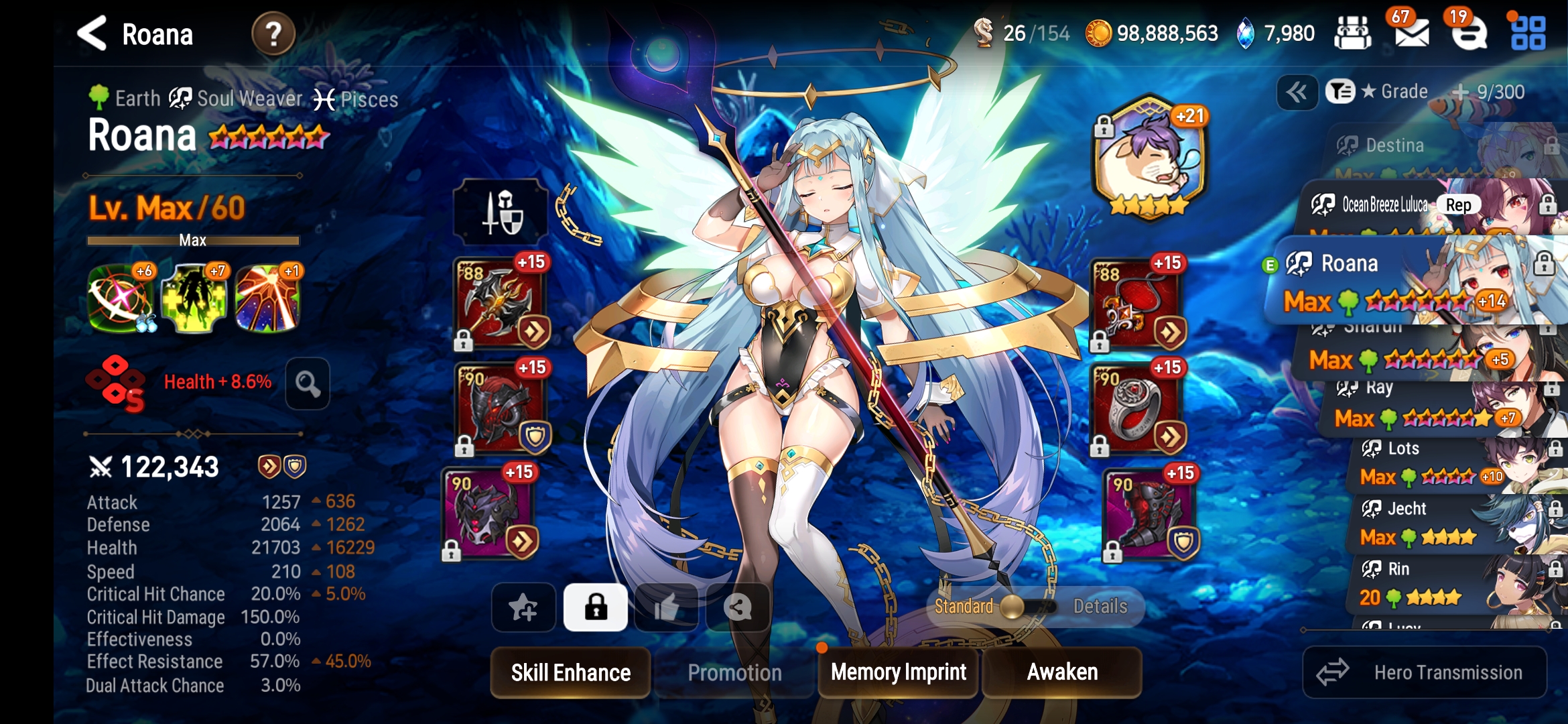1568x724 pixels.
Task: Click the magnifier icon next to Health +8.6%
Action: click(x=307, y=383)
